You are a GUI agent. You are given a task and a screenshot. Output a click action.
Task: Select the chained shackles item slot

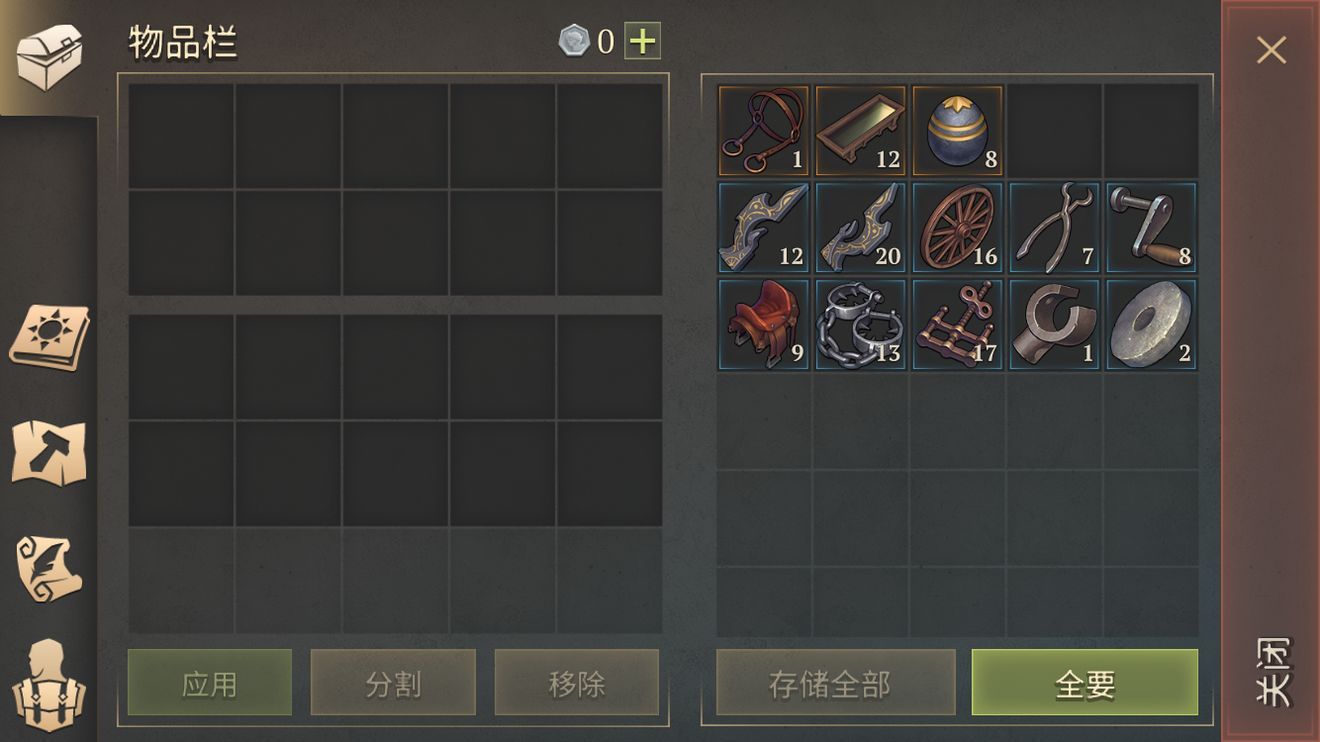[860, 324]
